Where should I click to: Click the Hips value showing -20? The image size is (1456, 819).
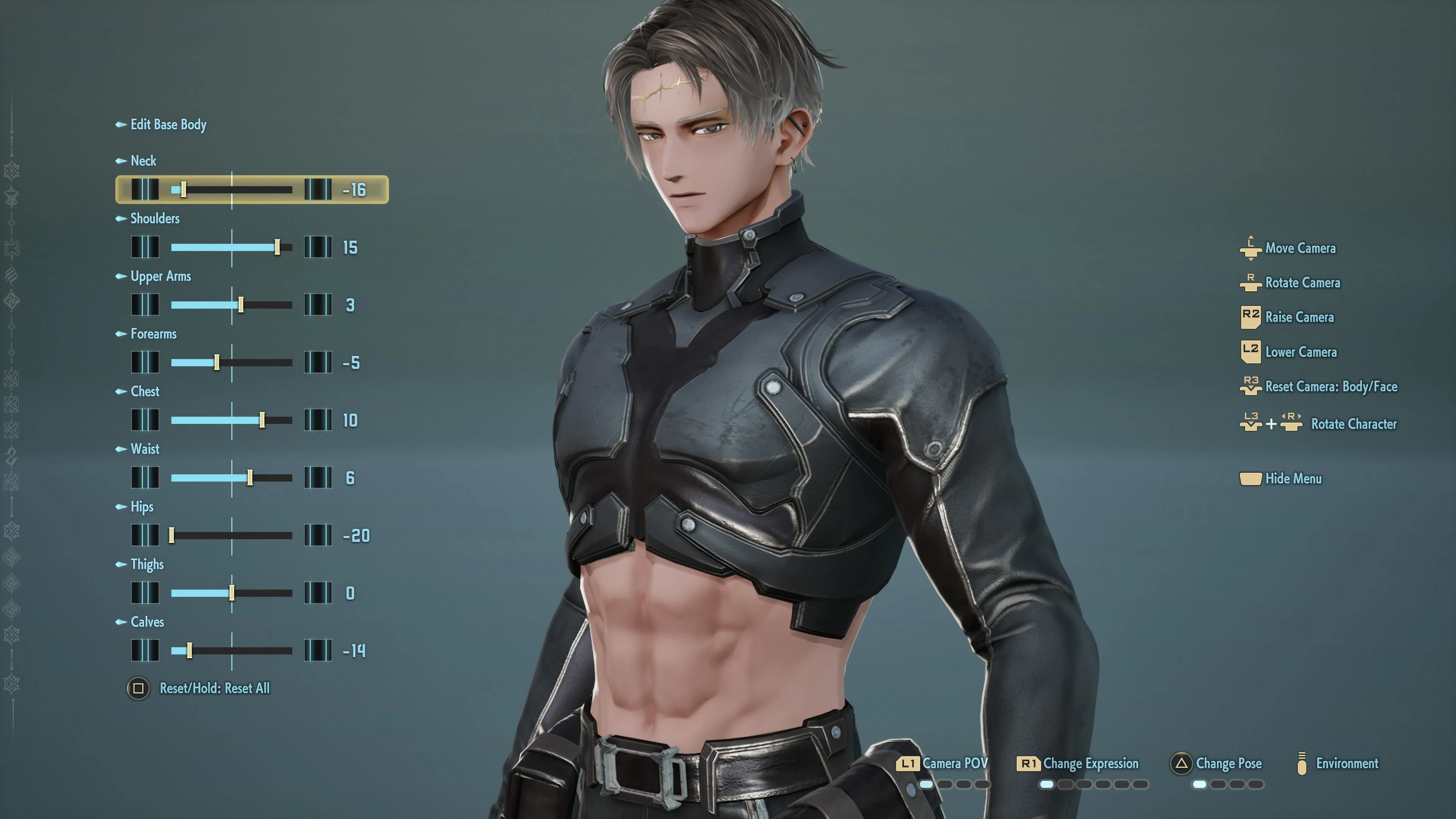pyautogui.click(x=356, y=535)
